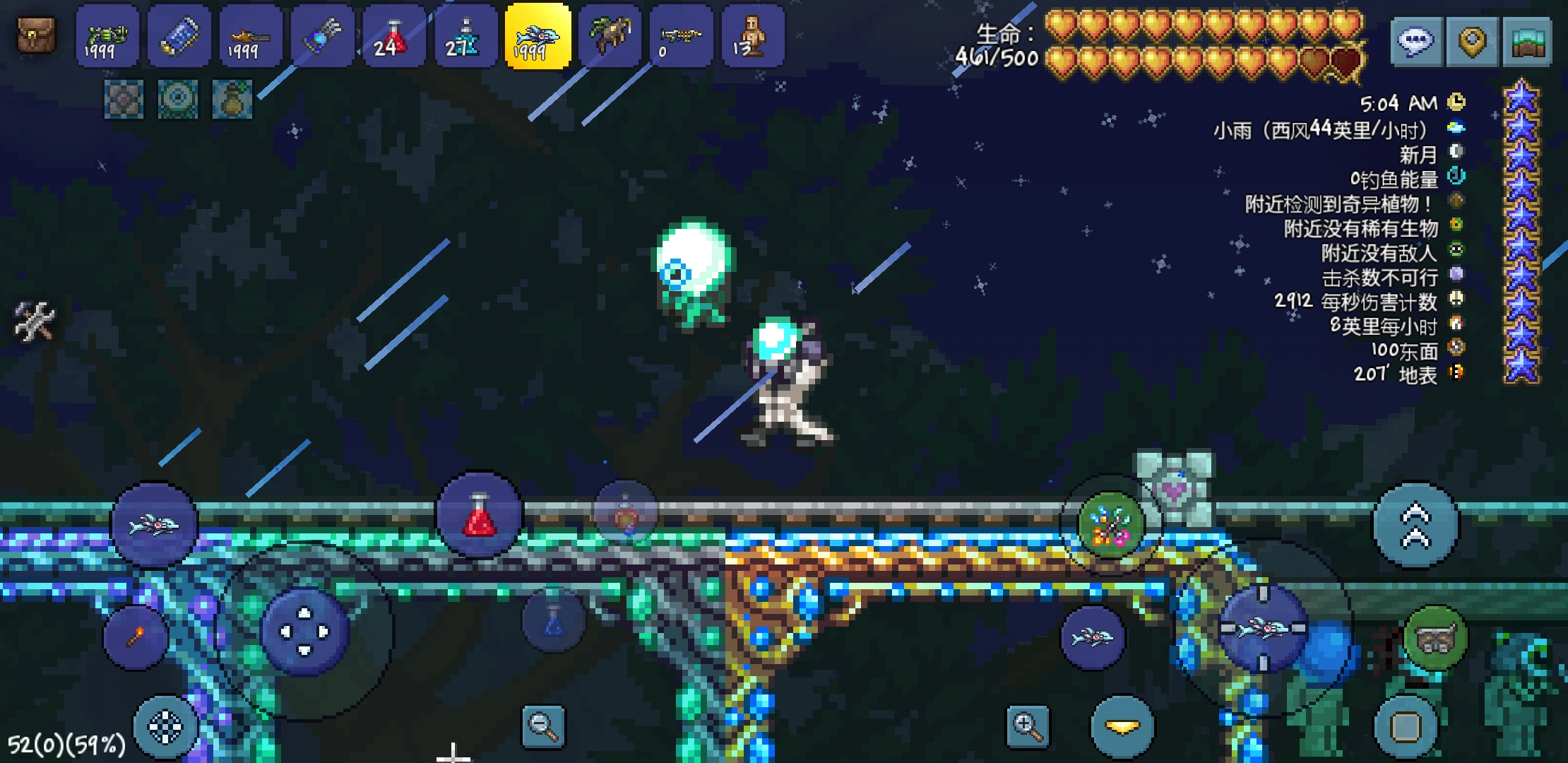
Task: Select the blue mana potion hotbar slot
Action: pyautogui.click(x=465, y=37)
